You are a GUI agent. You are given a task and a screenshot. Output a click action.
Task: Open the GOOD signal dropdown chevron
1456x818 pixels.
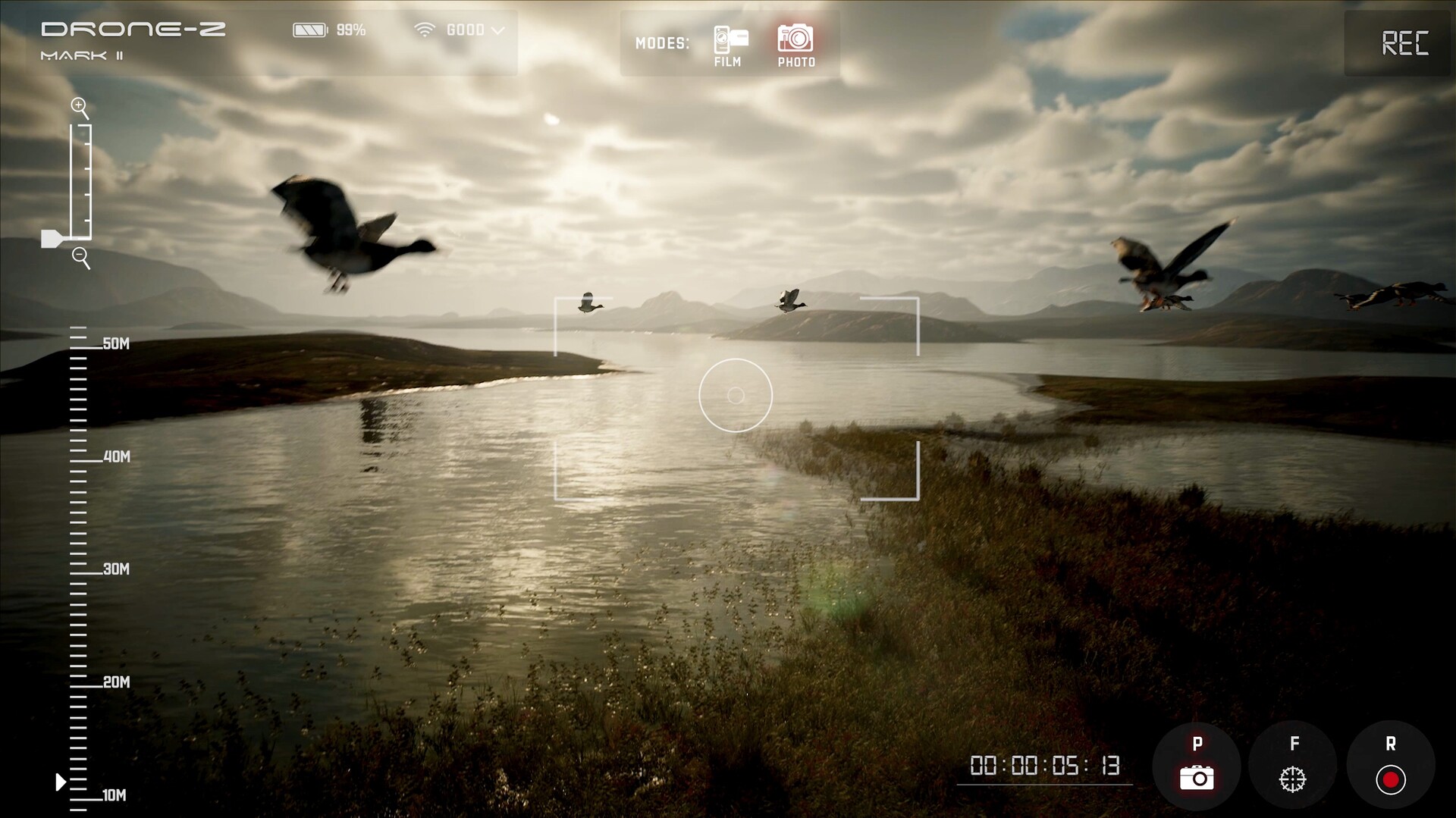click(498, 30)
